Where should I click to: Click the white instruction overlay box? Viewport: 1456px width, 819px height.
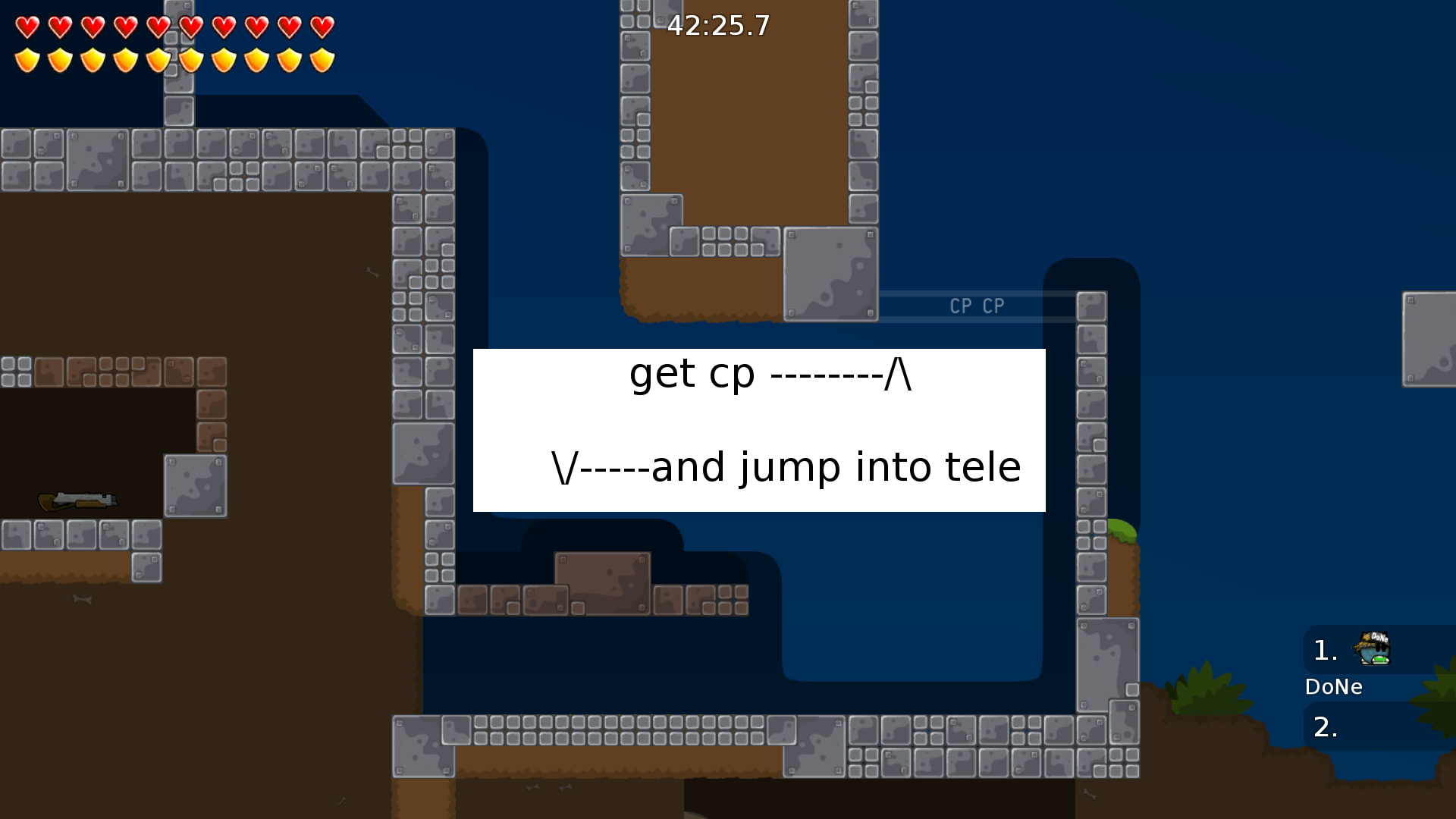pos(758,430)
